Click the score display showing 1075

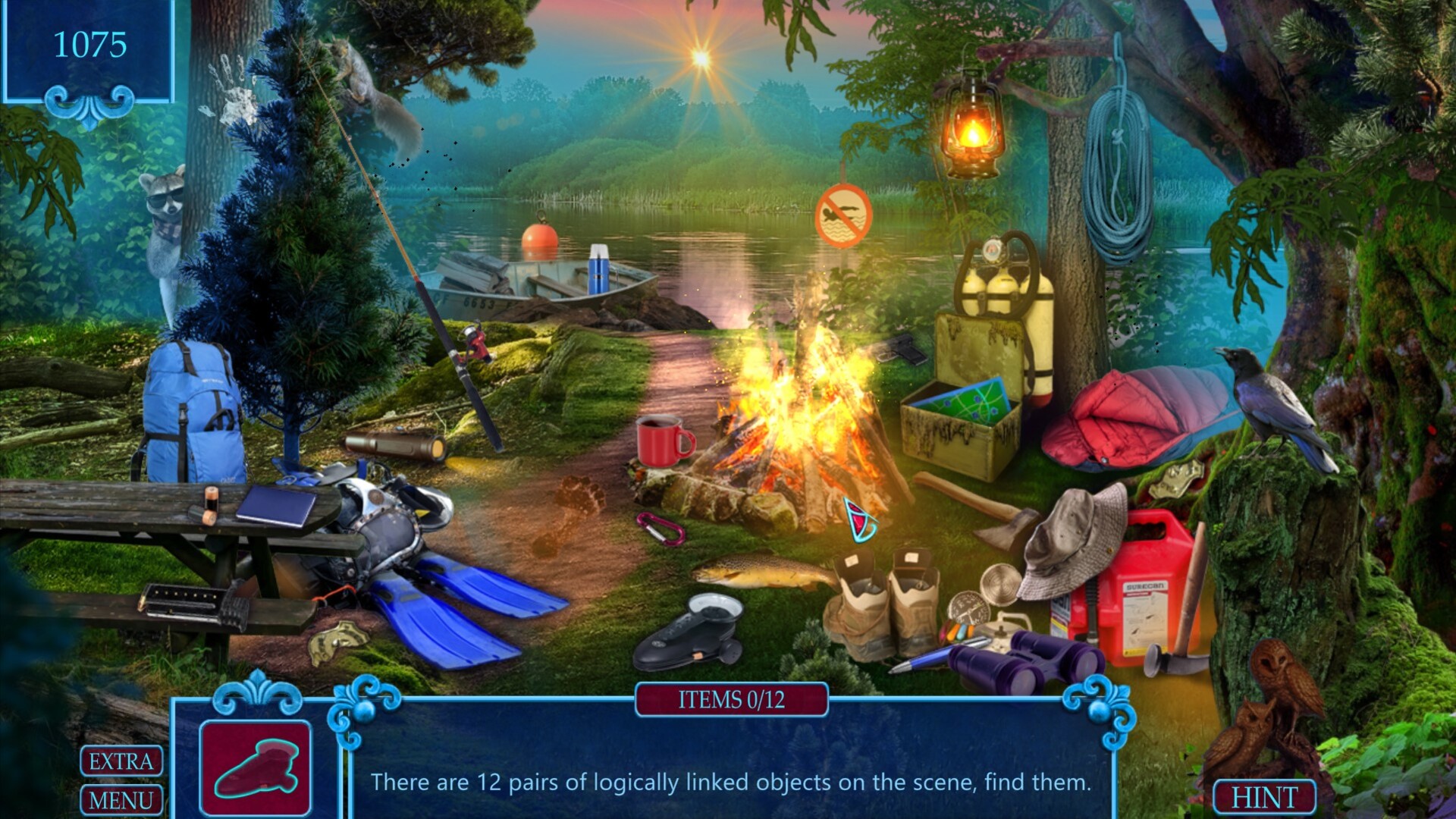(x=91, y=44)
